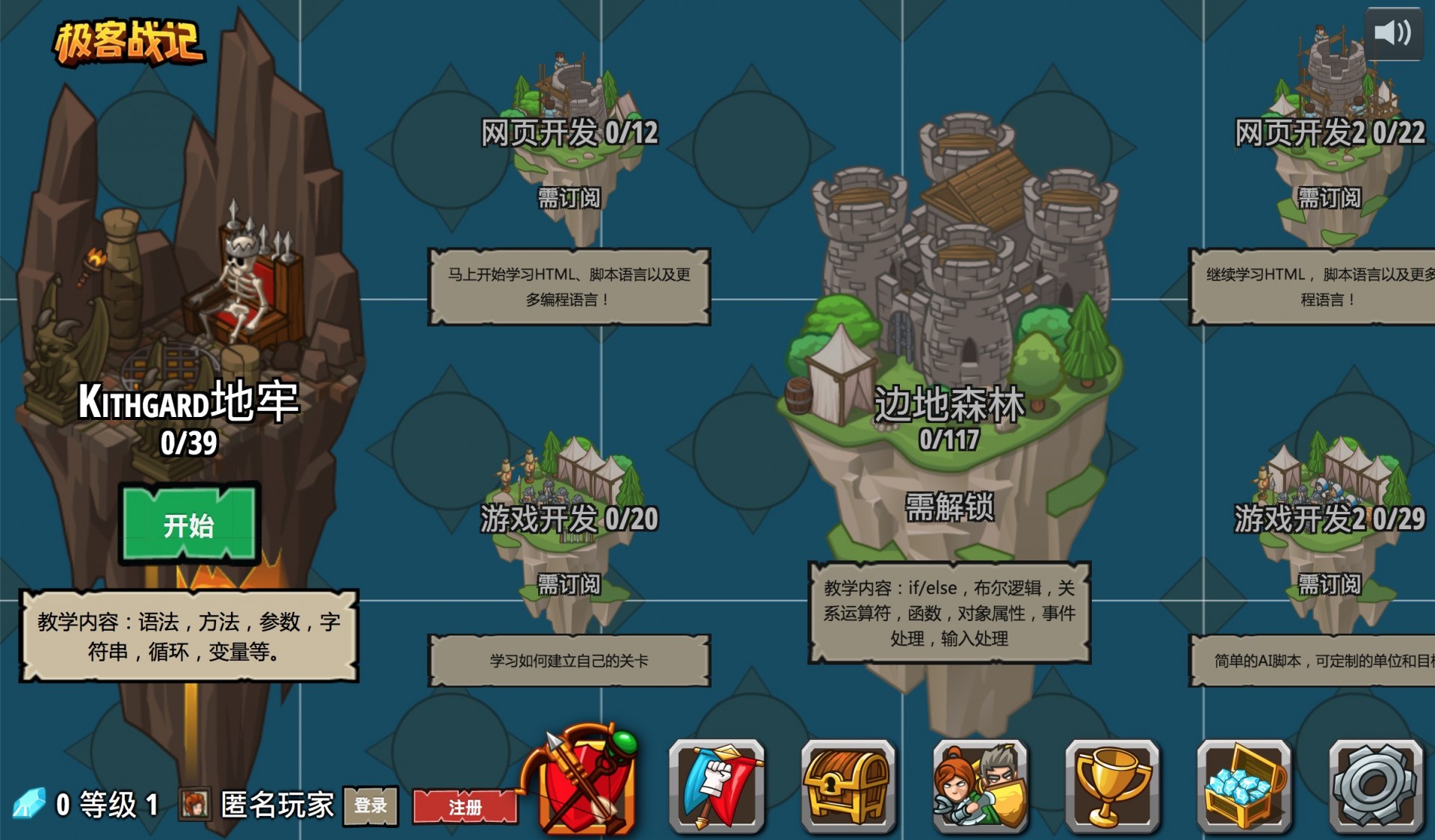Click the 登录 login button
Viewport: 1435px width, 840px height.
370,806
